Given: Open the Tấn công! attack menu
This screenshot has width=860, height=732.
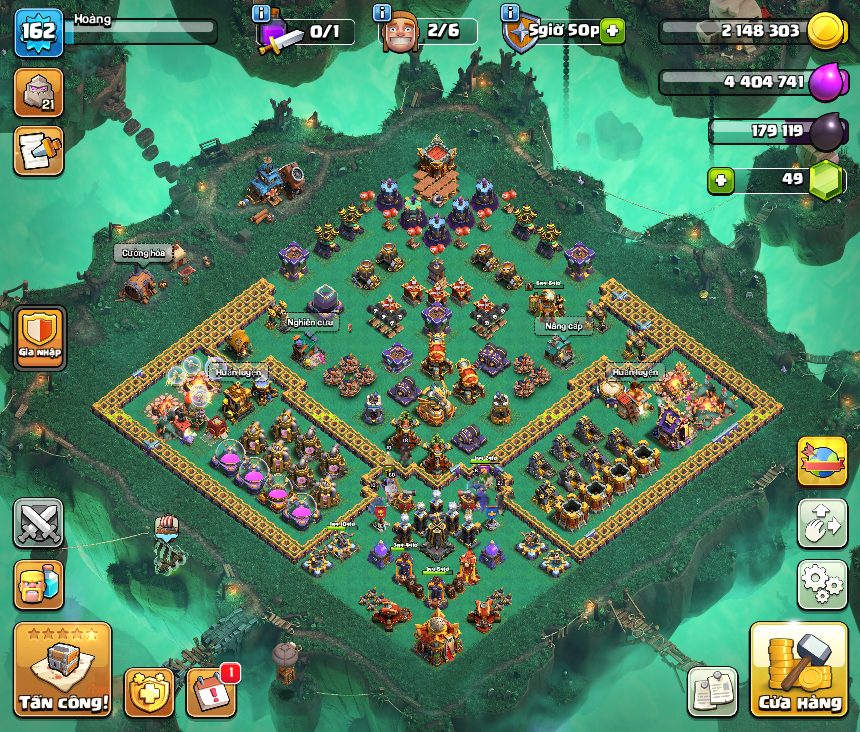Looking at the screenshot, I should 62,668.
